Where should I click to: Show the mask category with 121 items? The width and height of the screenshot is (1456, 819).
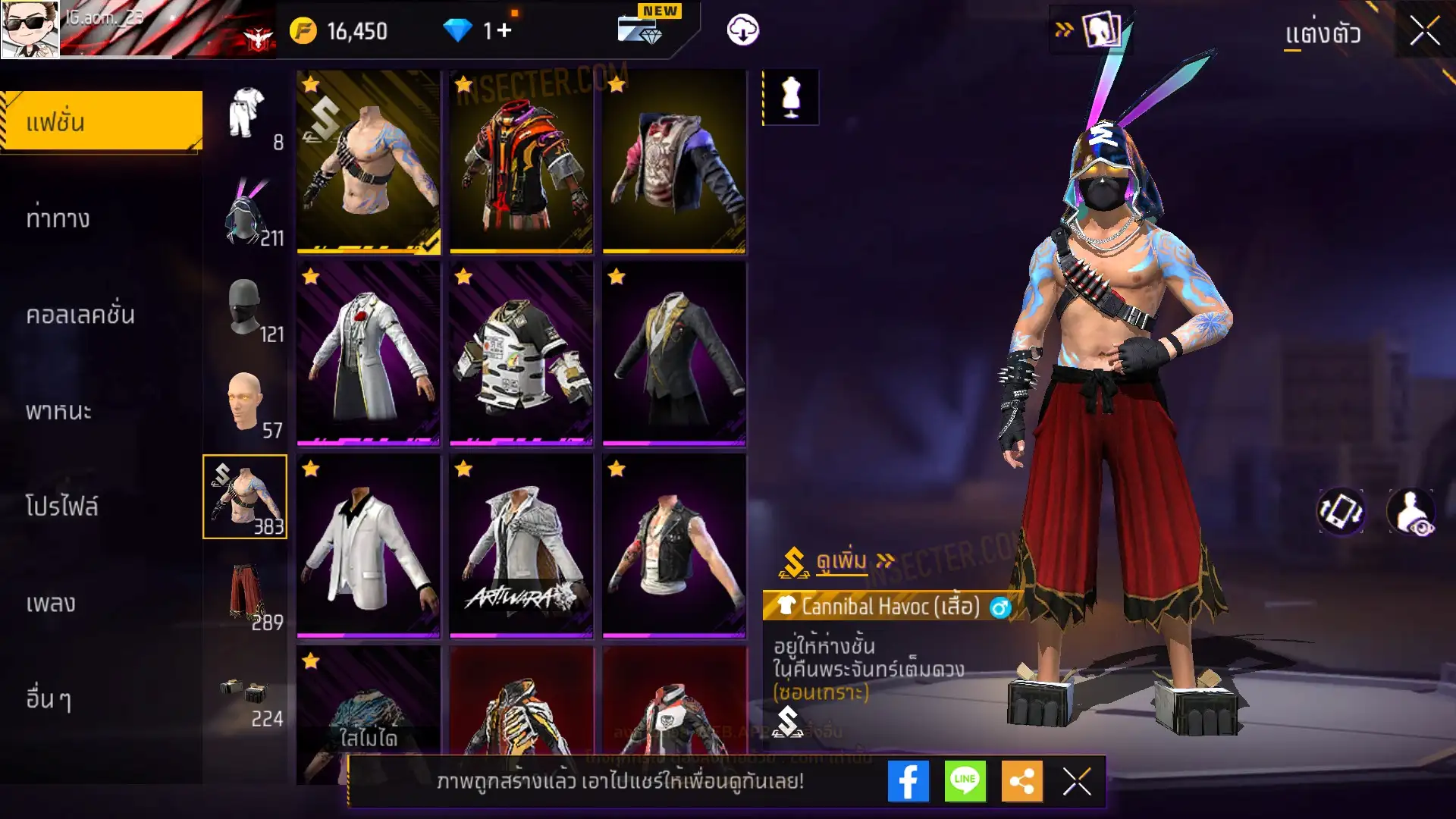[246, 309]
